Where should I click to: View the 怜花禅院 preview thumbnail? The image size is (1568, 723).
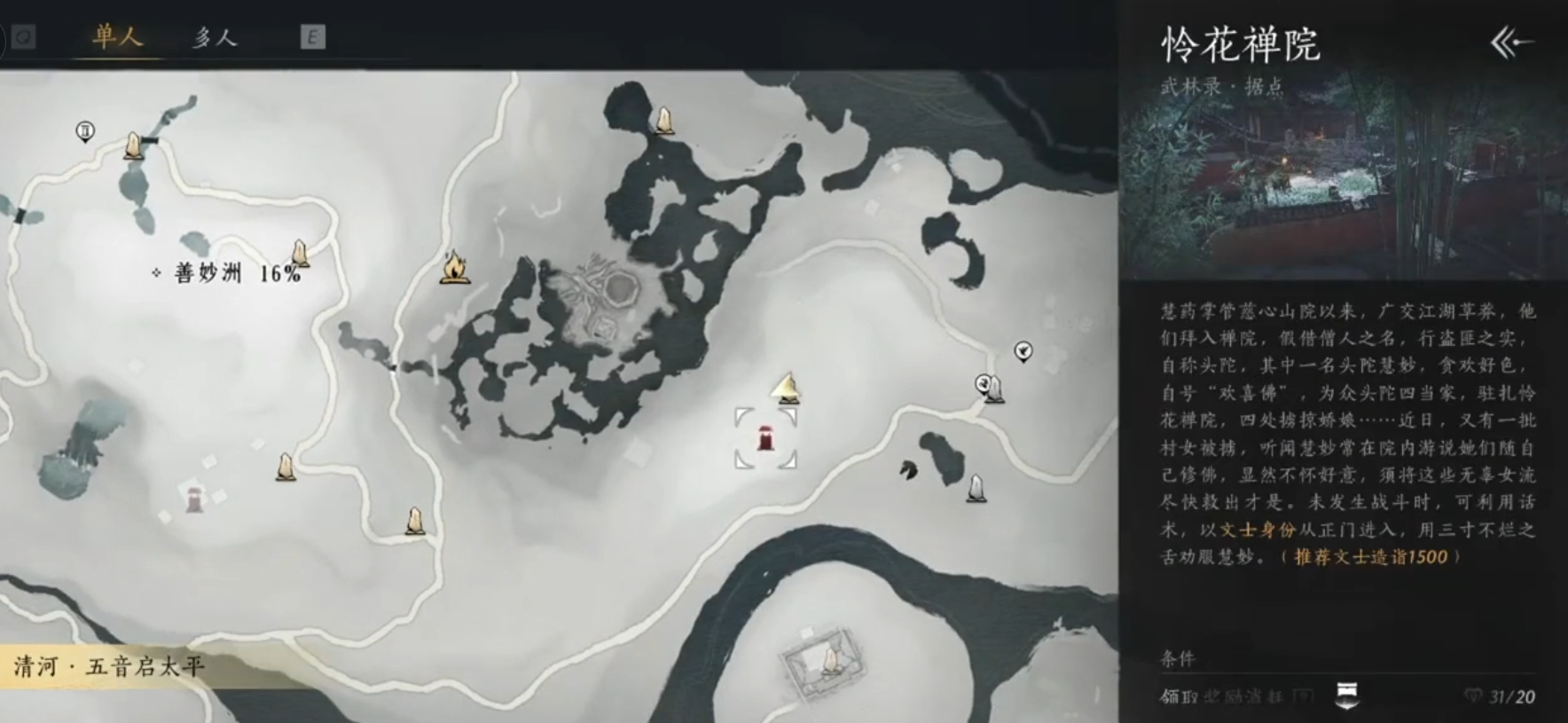point(1343,177)
